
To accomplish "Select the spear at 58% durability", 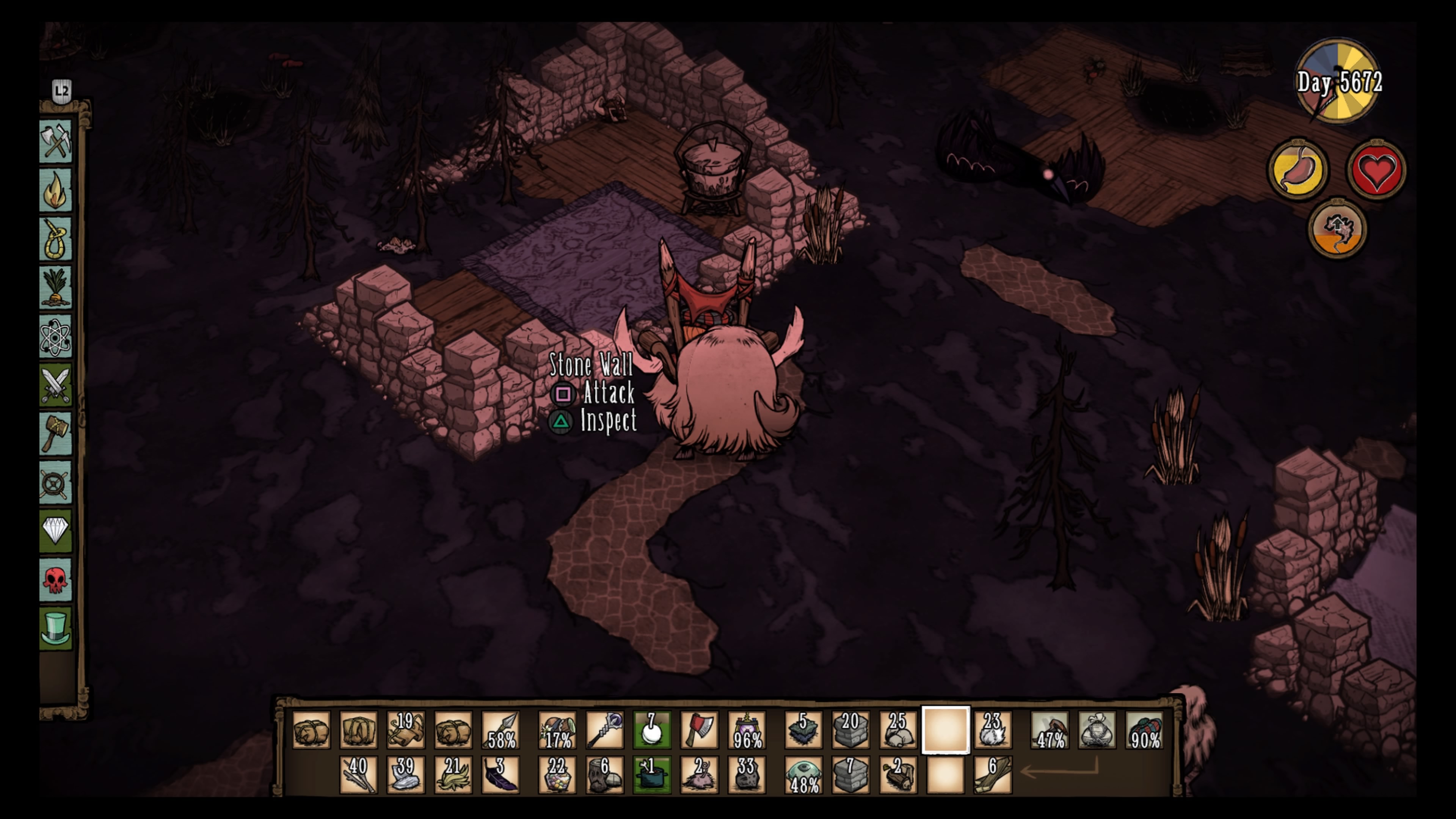I will click(x=501, y=730).
